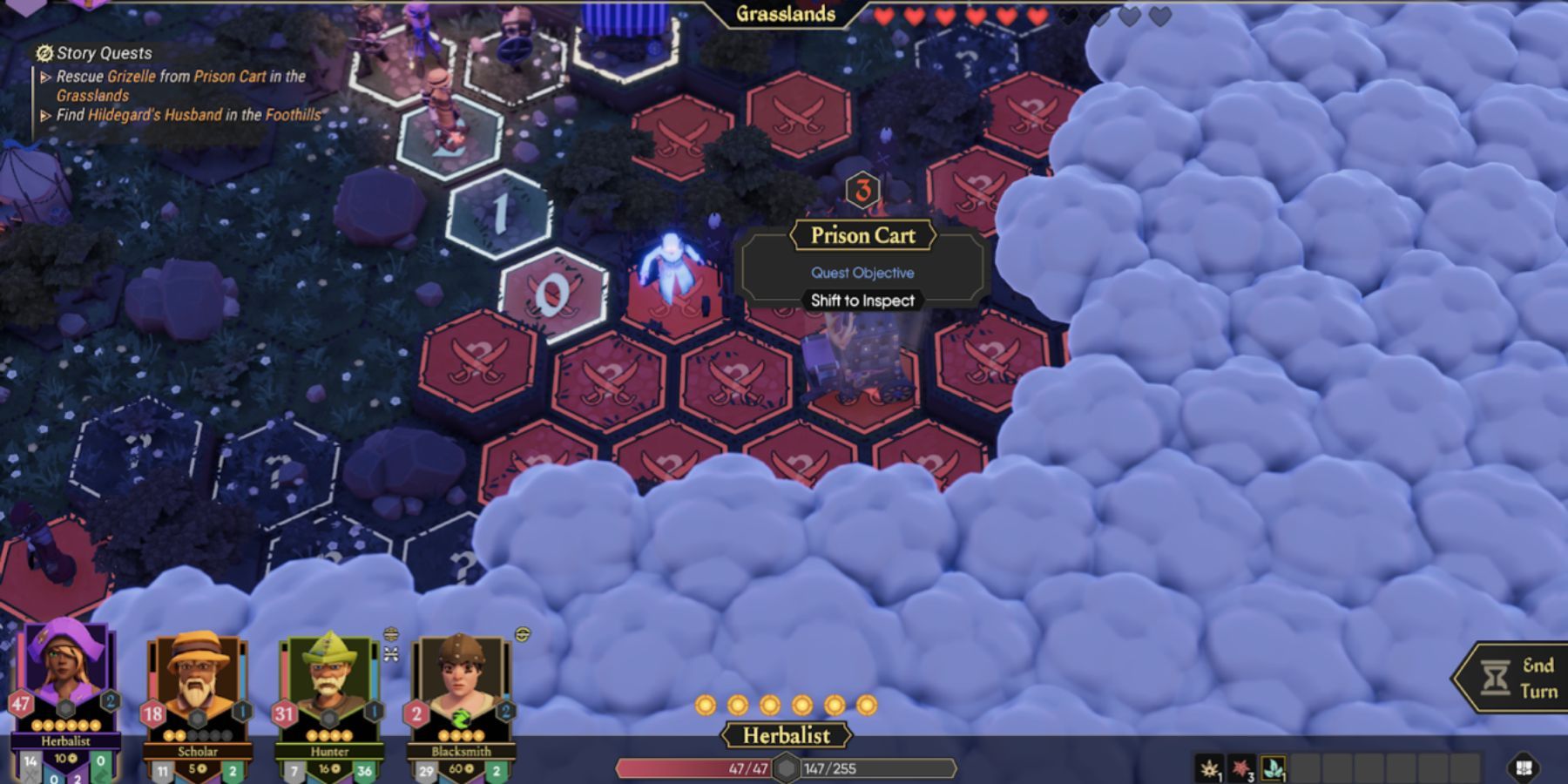Select the red flower item showing quantity 3

[1241, 767]
